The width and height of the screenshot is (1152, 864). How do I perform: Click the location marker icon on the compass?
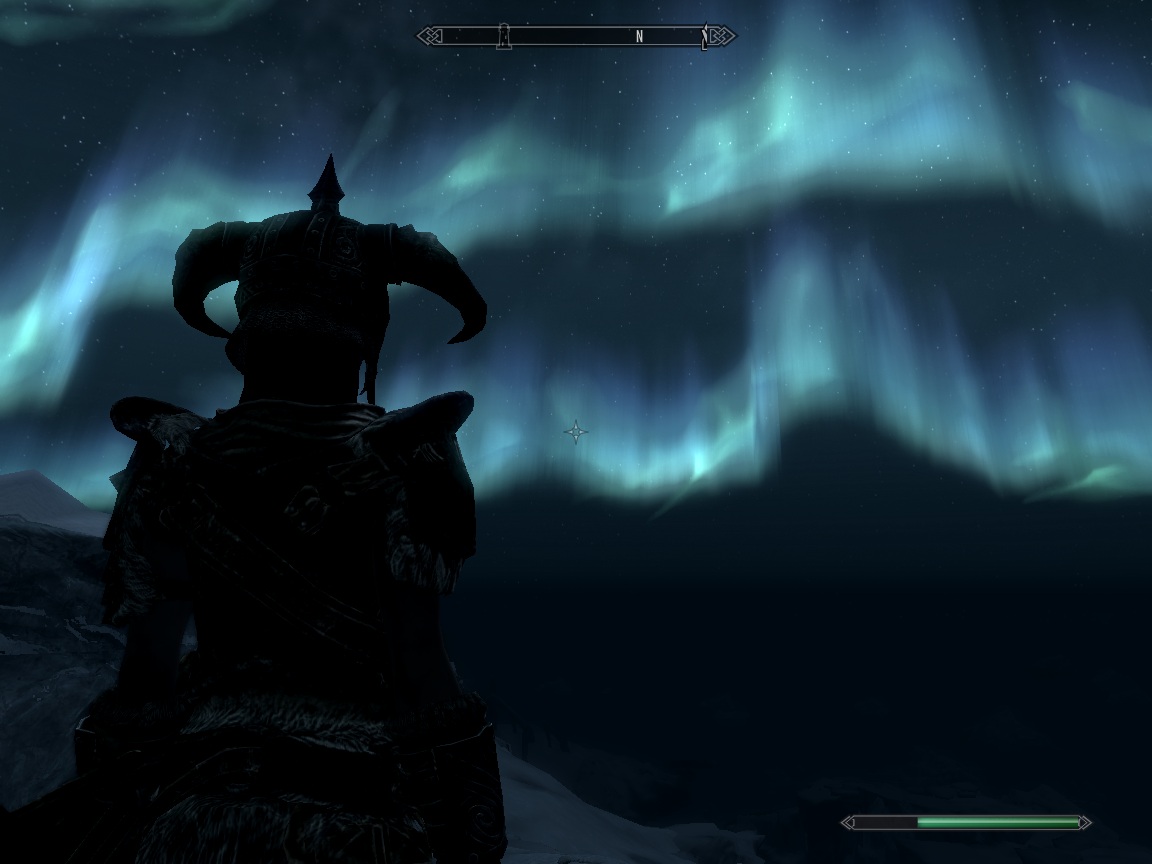(x=504, y=37)
